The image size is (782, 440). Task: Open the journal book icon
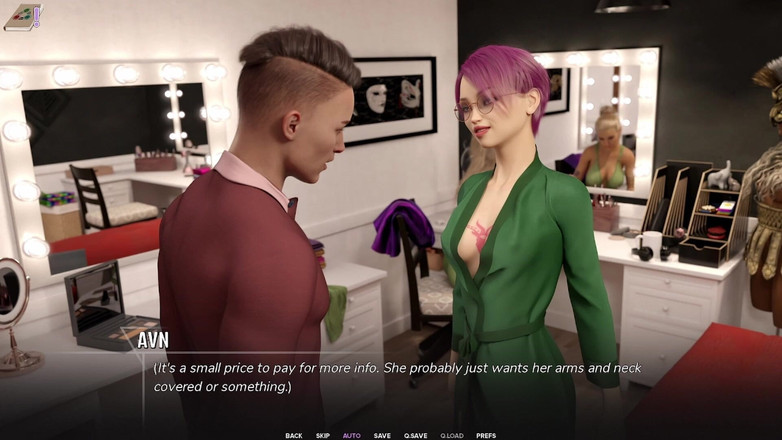click(22, 17)
